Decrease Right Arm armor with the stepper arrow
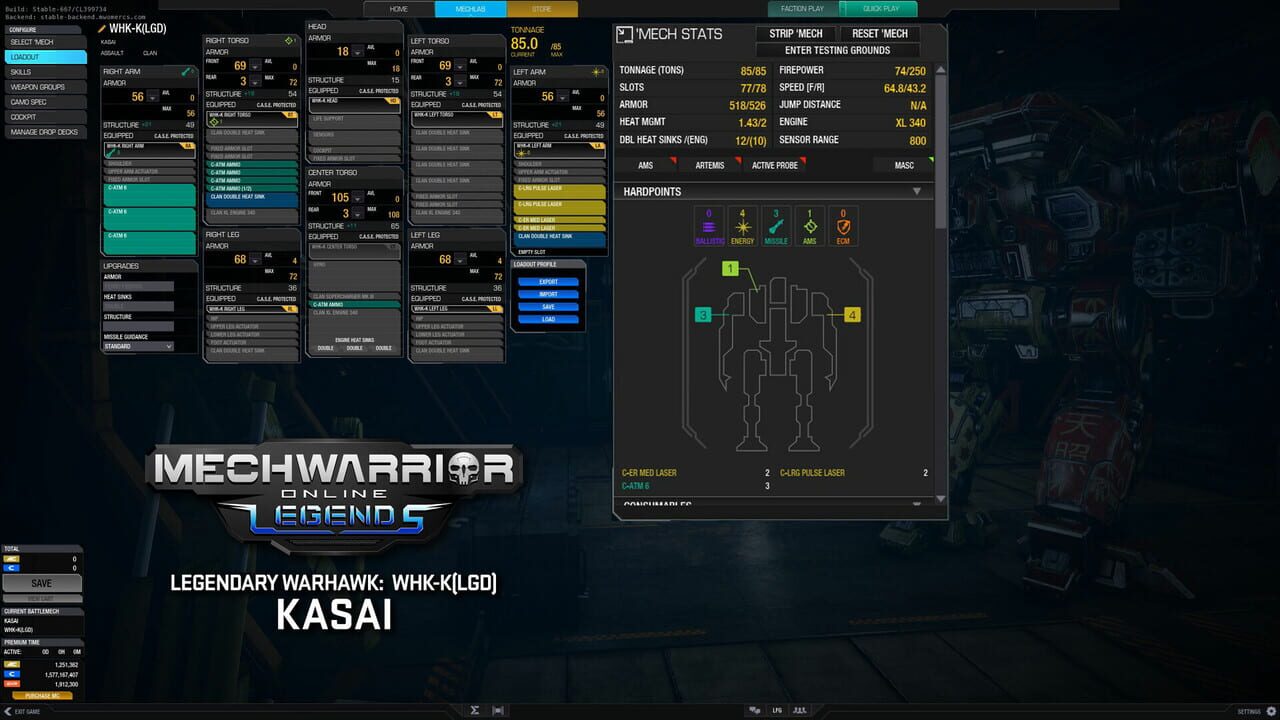The height and width of the screenshot is (720, 1280). [152, 98]
